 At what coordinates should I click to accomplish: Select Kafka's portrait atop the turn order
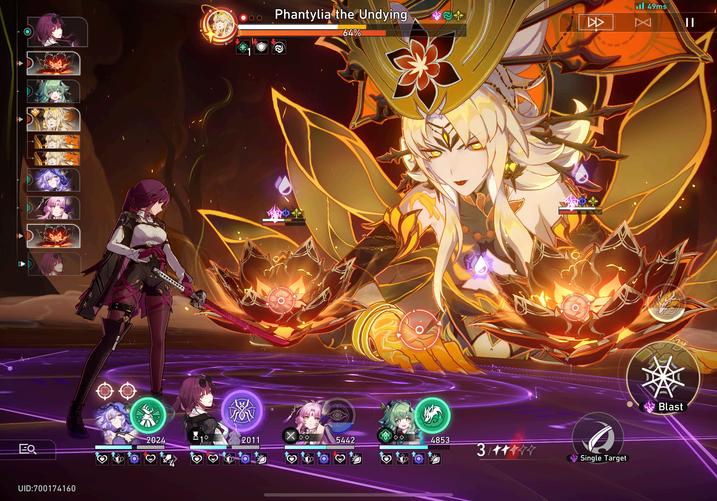[52, 31]
